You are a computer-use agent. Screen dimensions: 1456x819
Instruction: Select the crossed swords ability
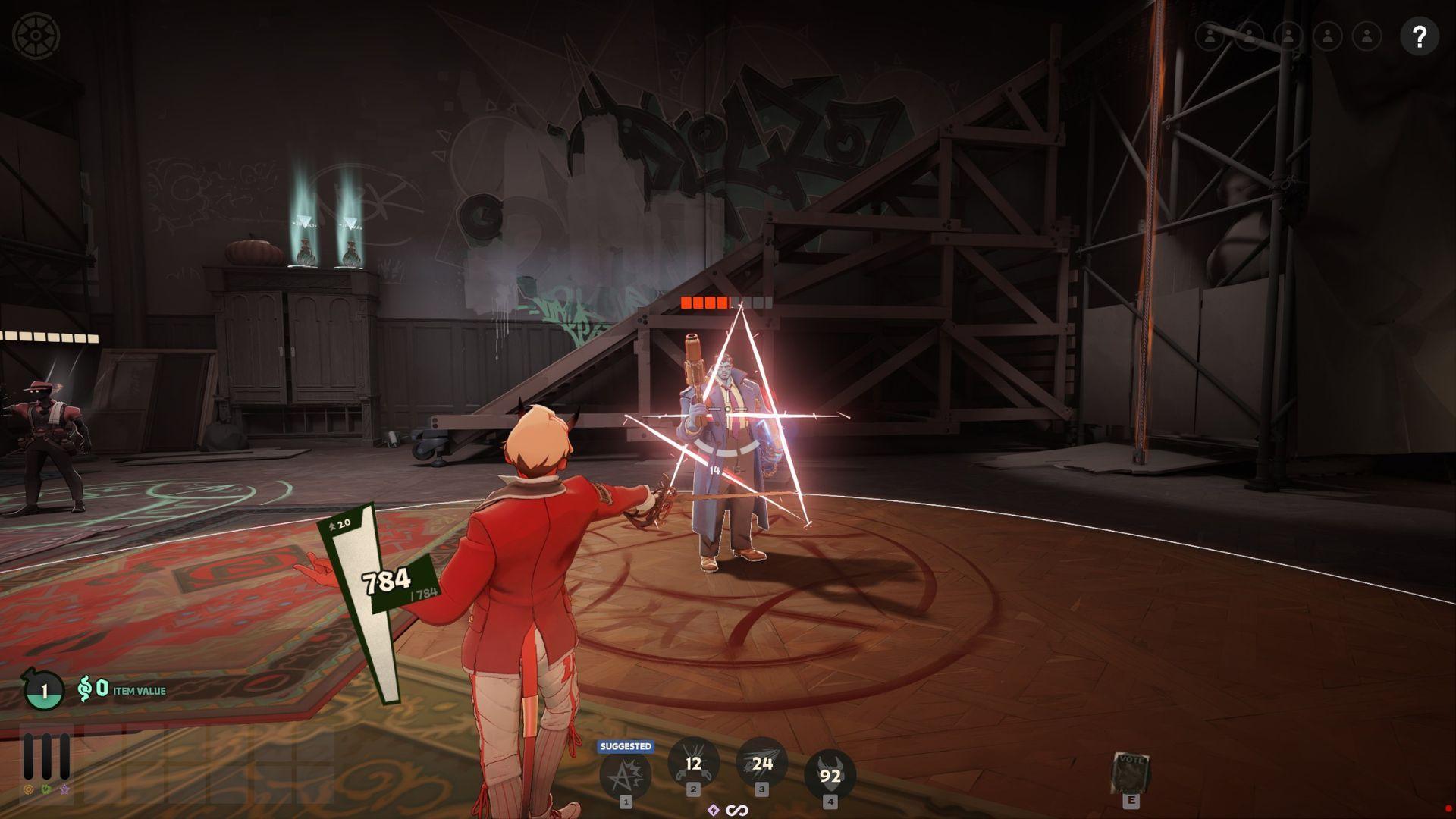point(693,764)
